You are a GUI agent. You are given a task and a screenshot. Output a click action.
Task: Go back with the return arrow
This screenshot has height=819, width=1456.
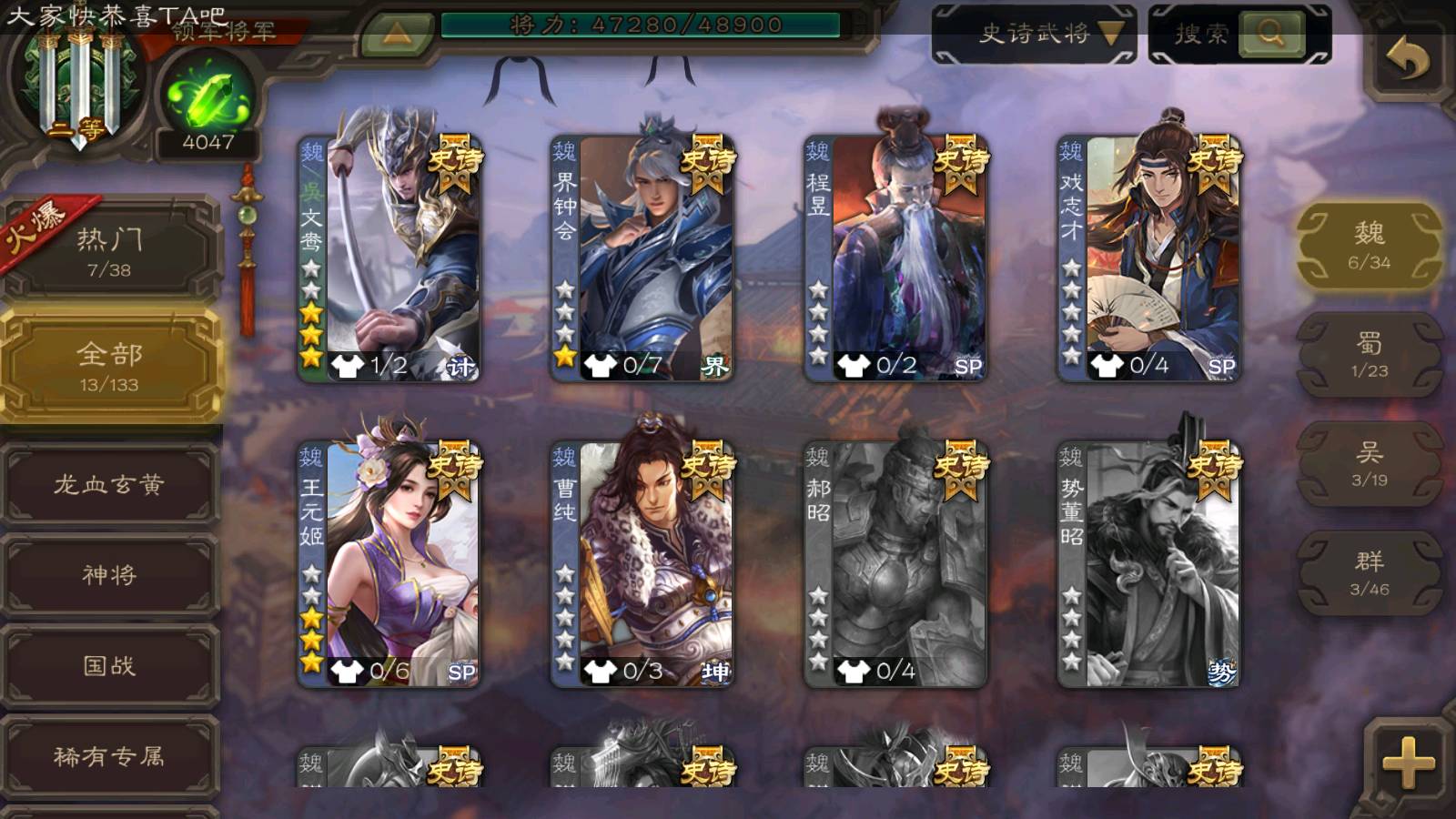(1407, 60)
